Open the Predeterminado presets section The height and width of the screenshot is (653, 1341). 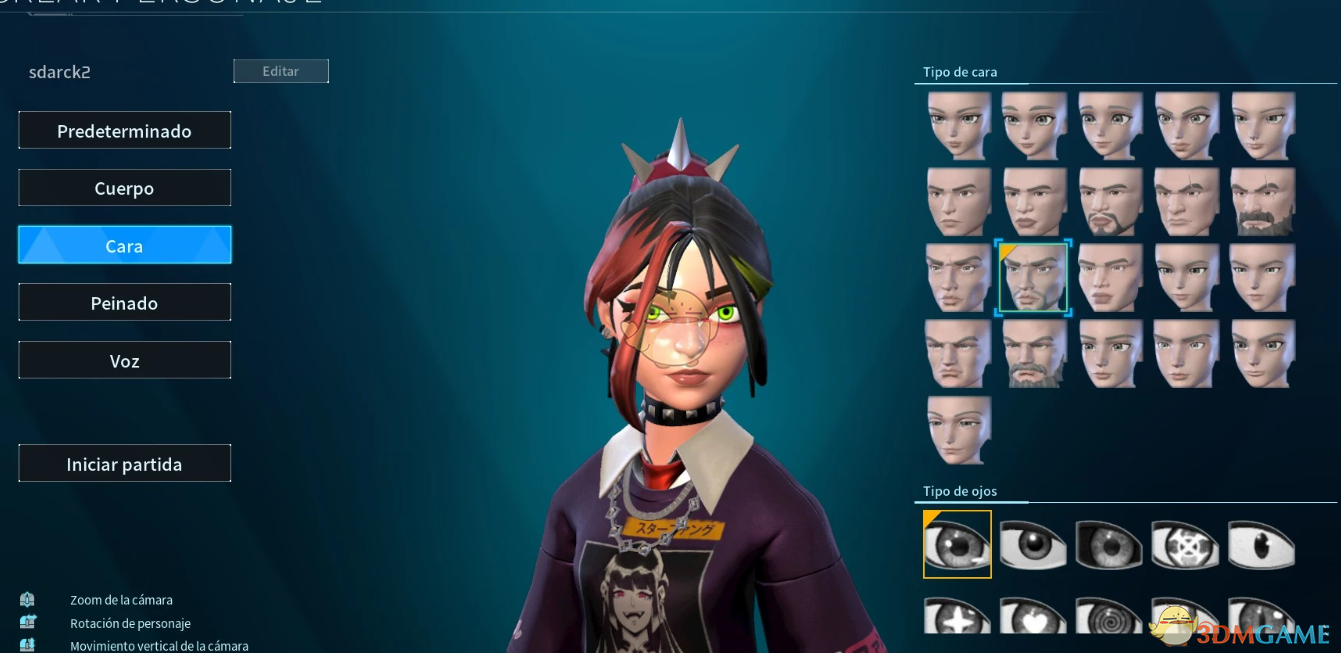[124, 131]
